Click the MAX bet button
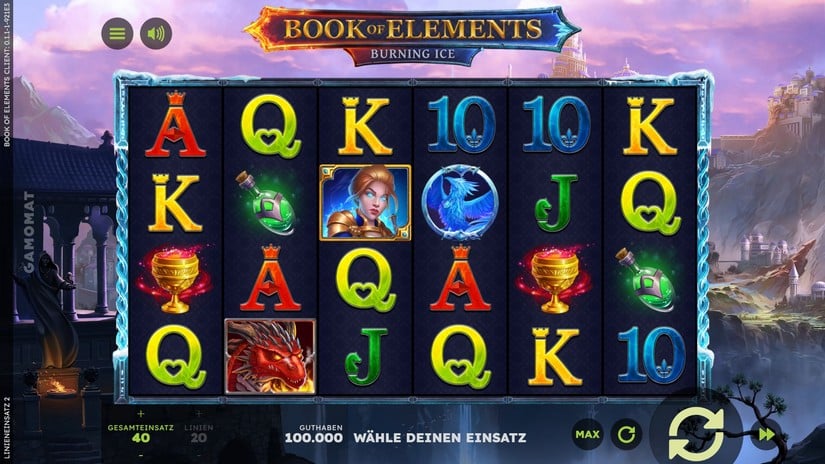The width and height of the screenshot is (825, 464). coord(587,434)
